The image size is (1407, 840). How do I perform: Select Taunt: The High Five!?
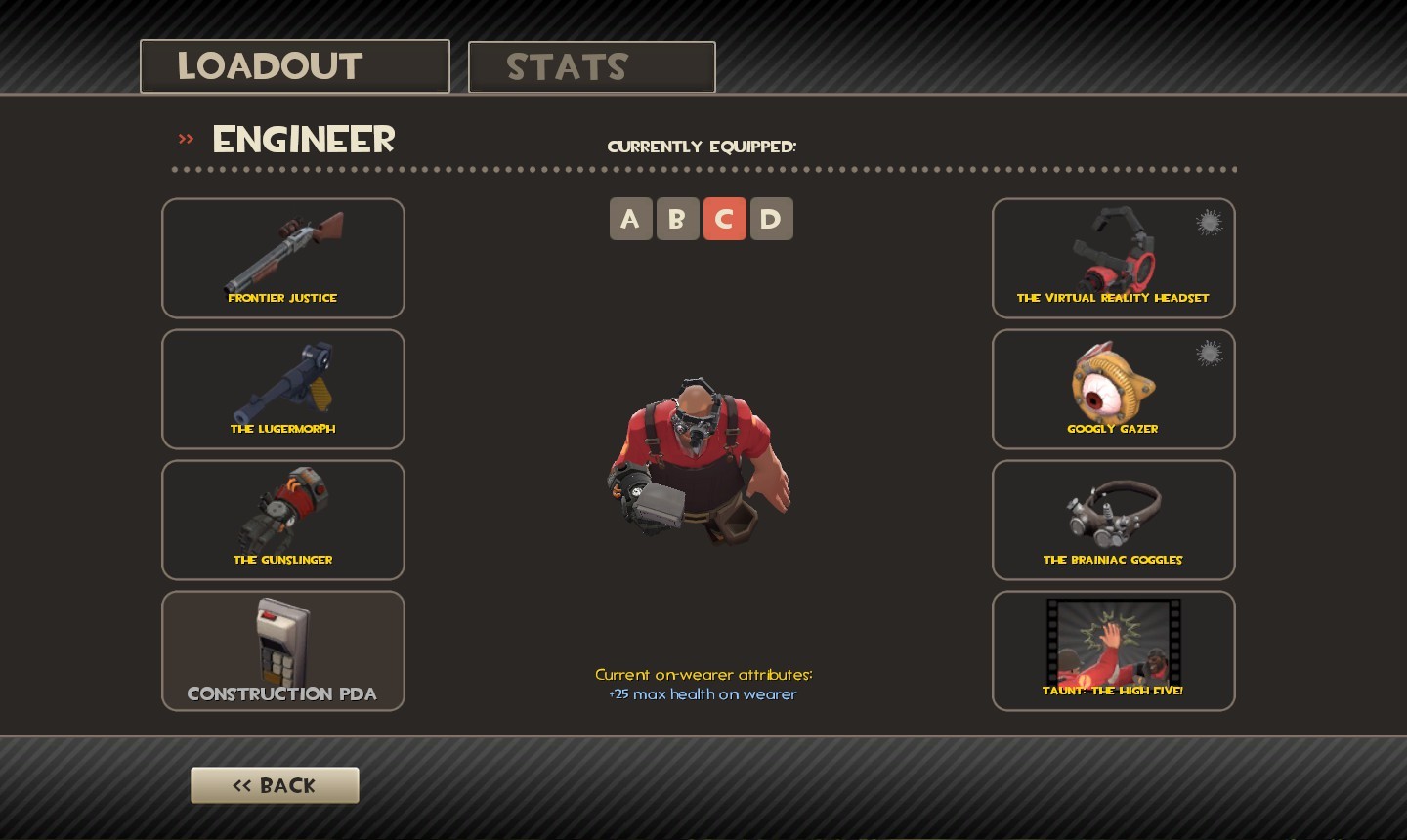(1113, 651)
